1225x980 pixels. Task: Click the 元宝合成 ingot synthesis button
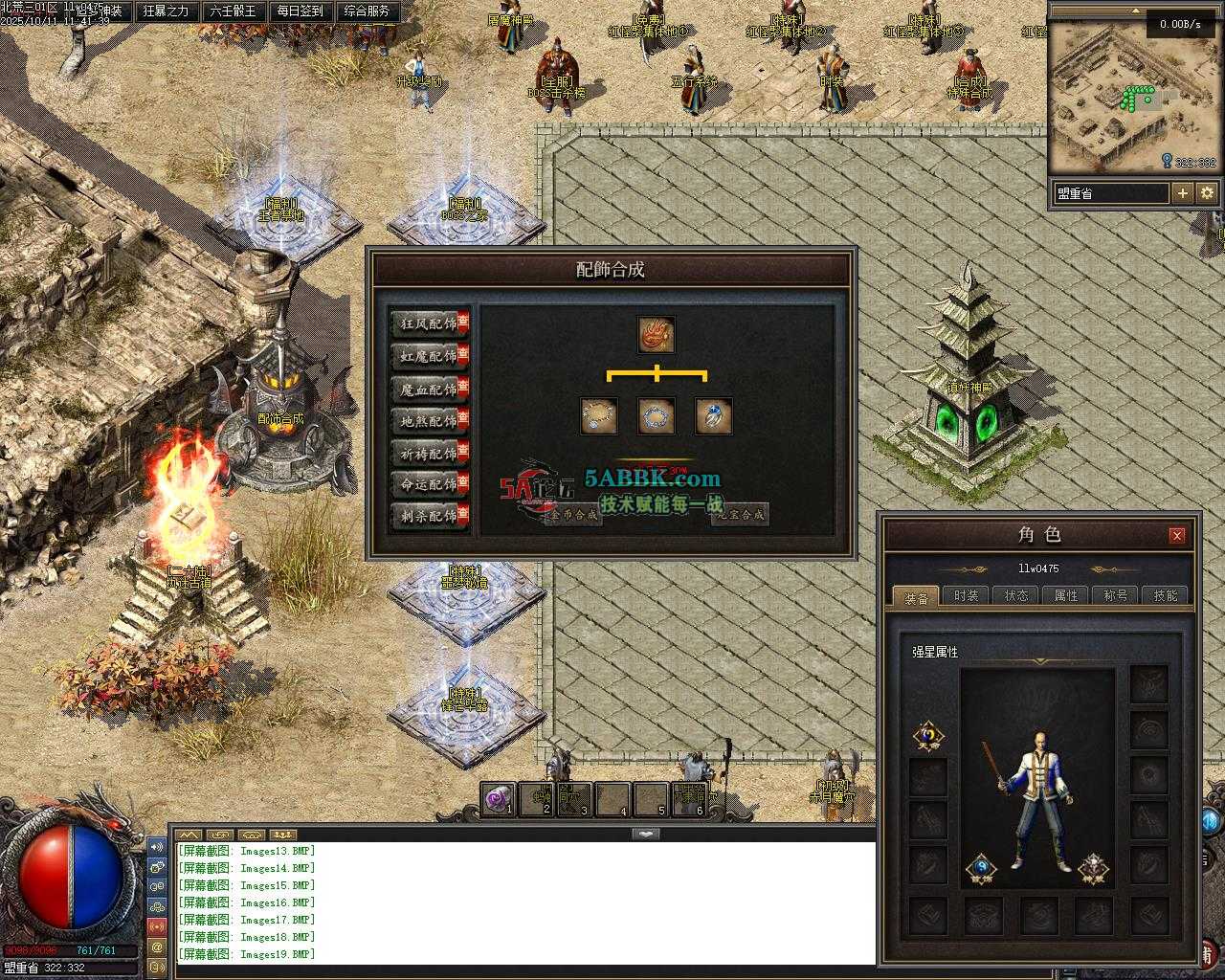click(740, 515)
